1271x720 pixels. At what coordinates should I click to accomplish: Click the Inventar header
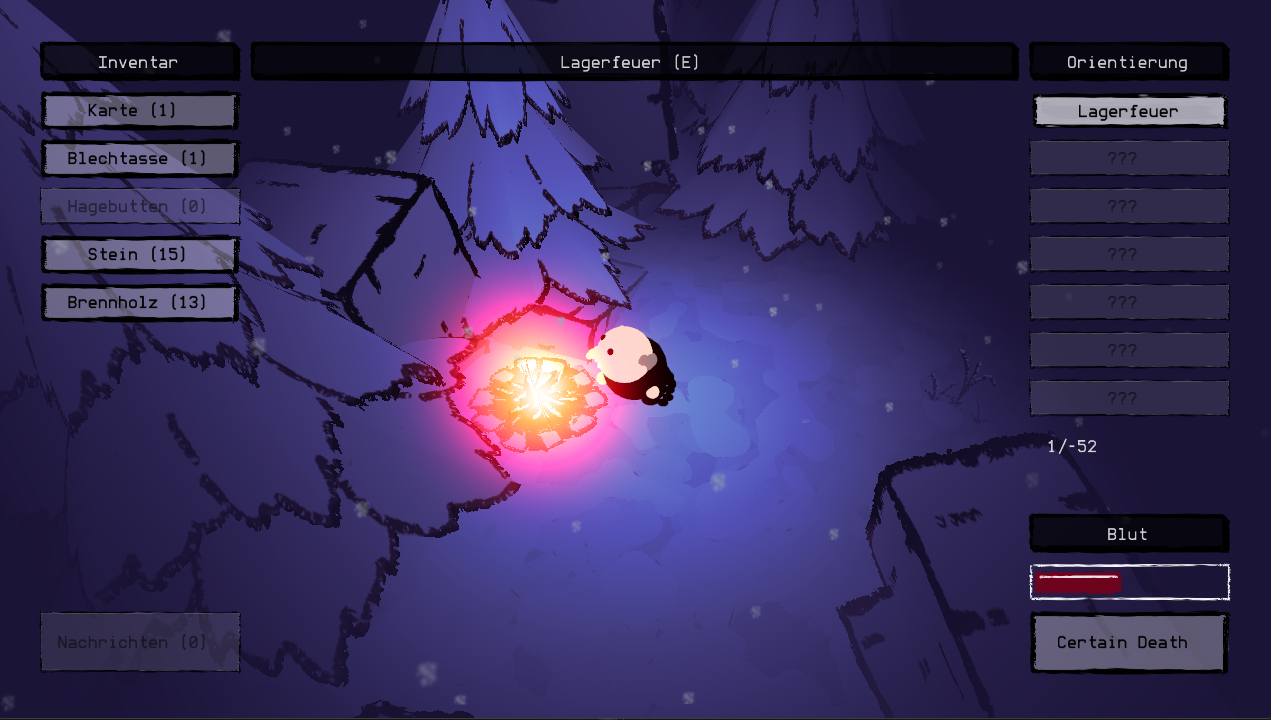click(139, 62)
